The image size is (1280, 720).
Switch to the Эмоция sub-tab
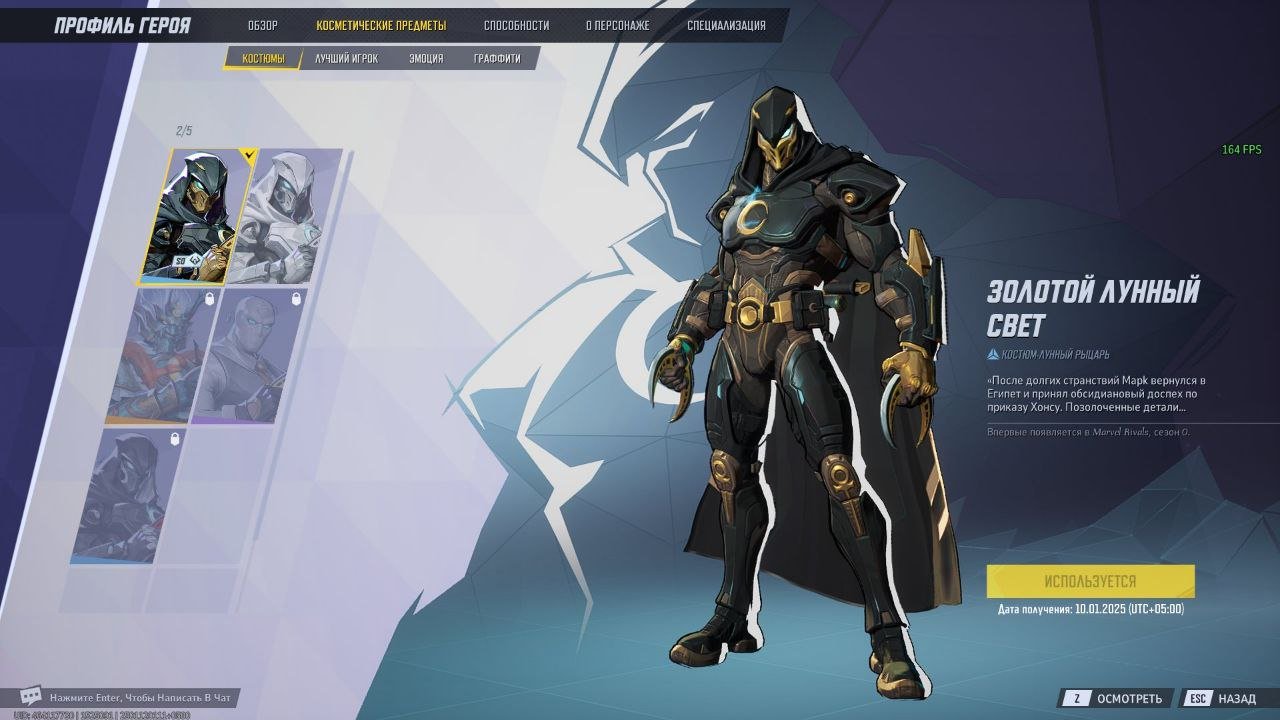click(x=426, y=59)
